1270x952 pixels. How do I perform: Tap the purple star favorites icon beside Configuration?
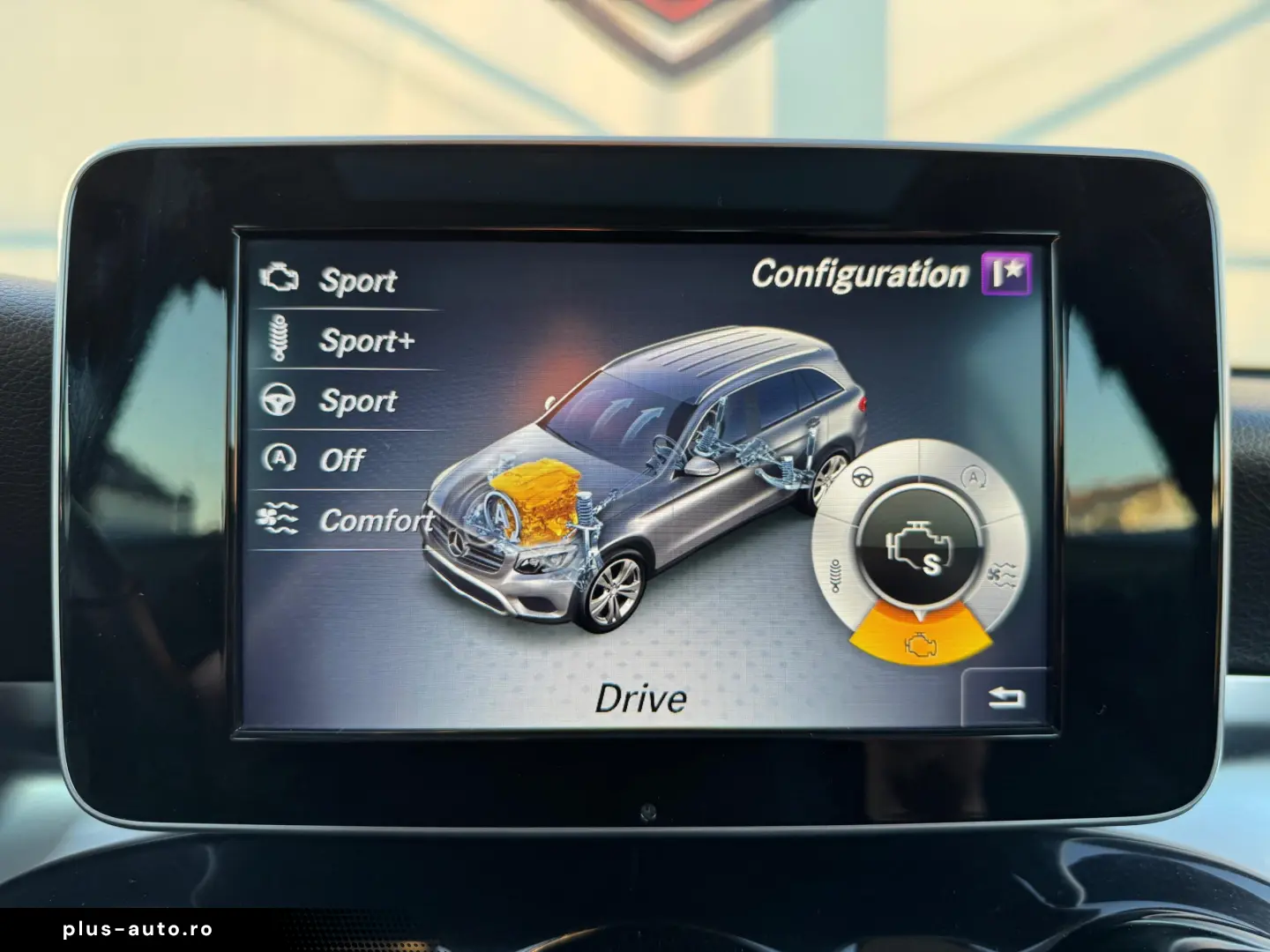[1008, 274]
